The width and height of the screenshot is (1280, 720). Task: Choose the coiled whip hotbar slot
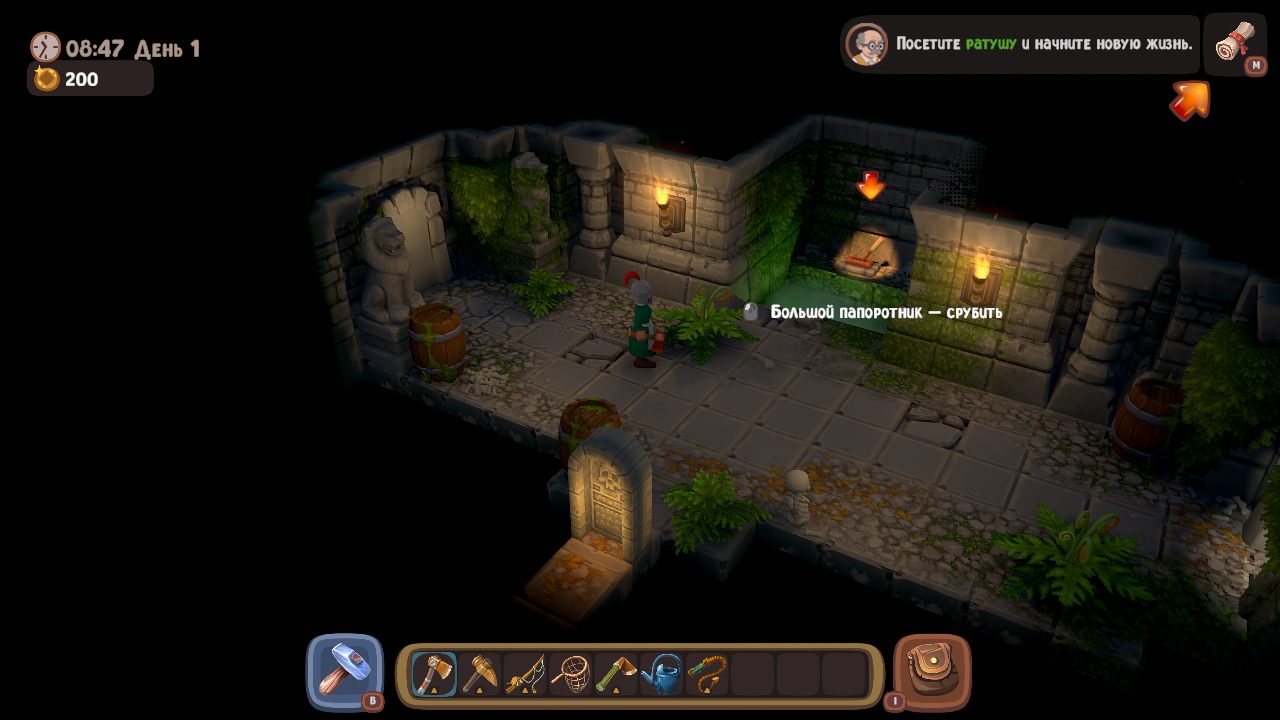[x=707, y=674]
